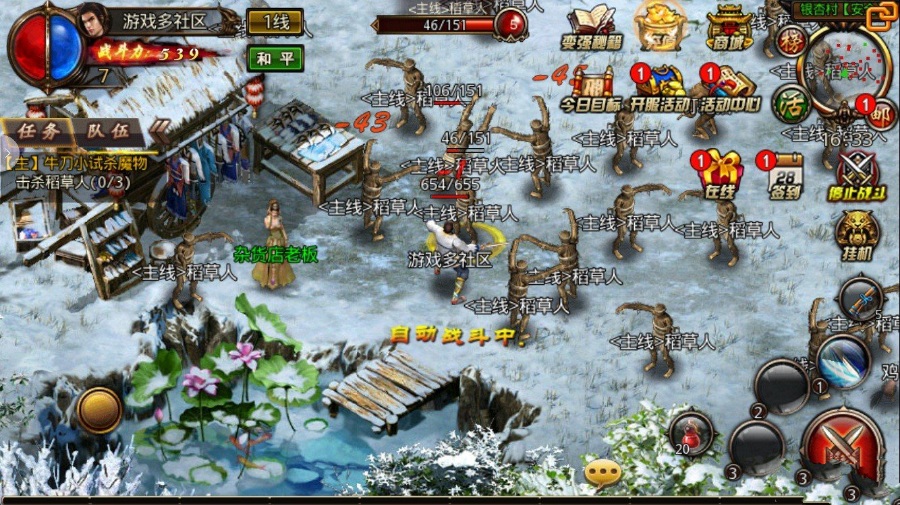Open the green 活 activity button
This screenshot has height=505, width=900.
[x=790, y=104]
